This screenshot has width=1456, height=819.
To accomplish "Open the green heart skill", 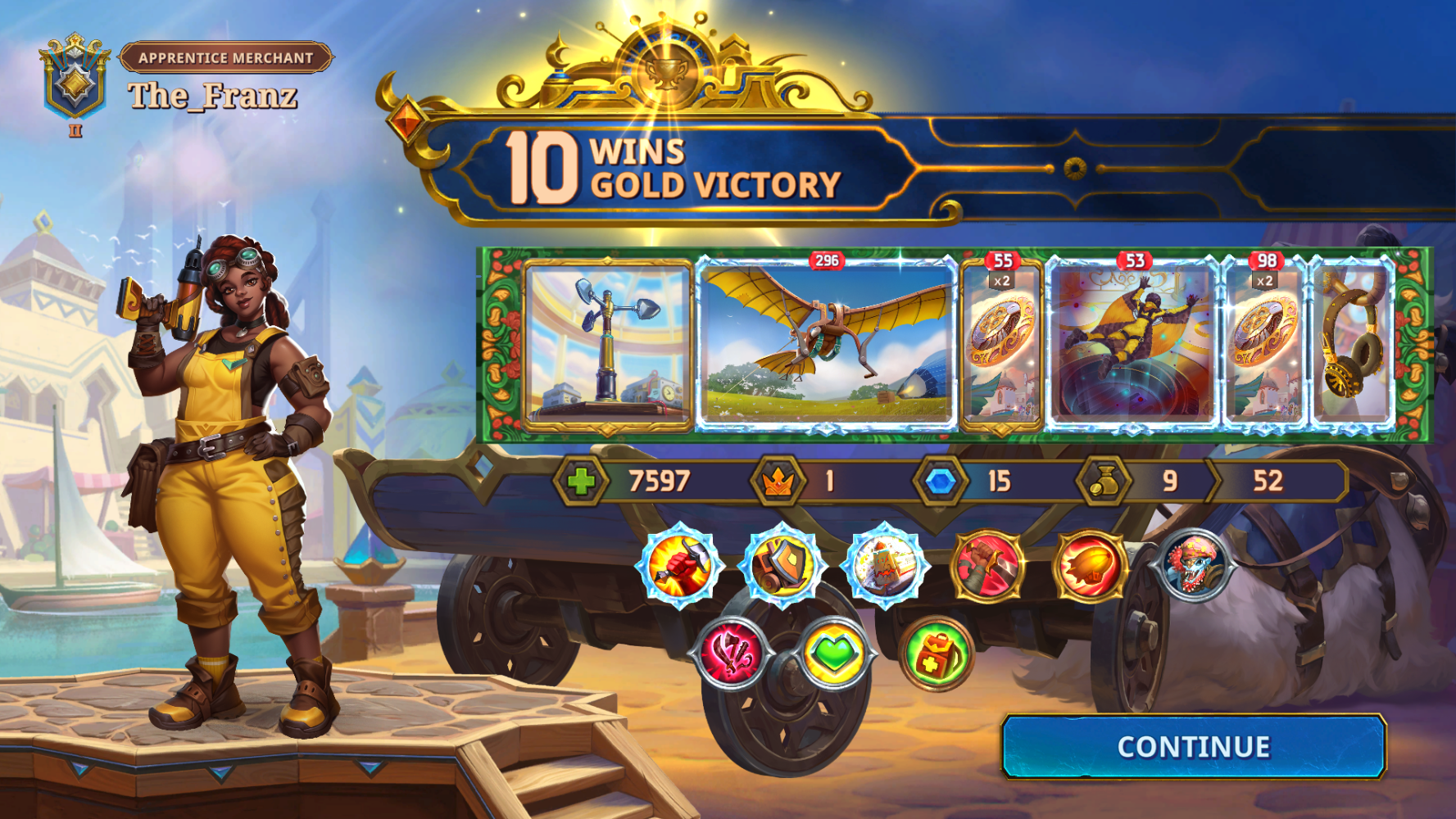I will (833, 654).
